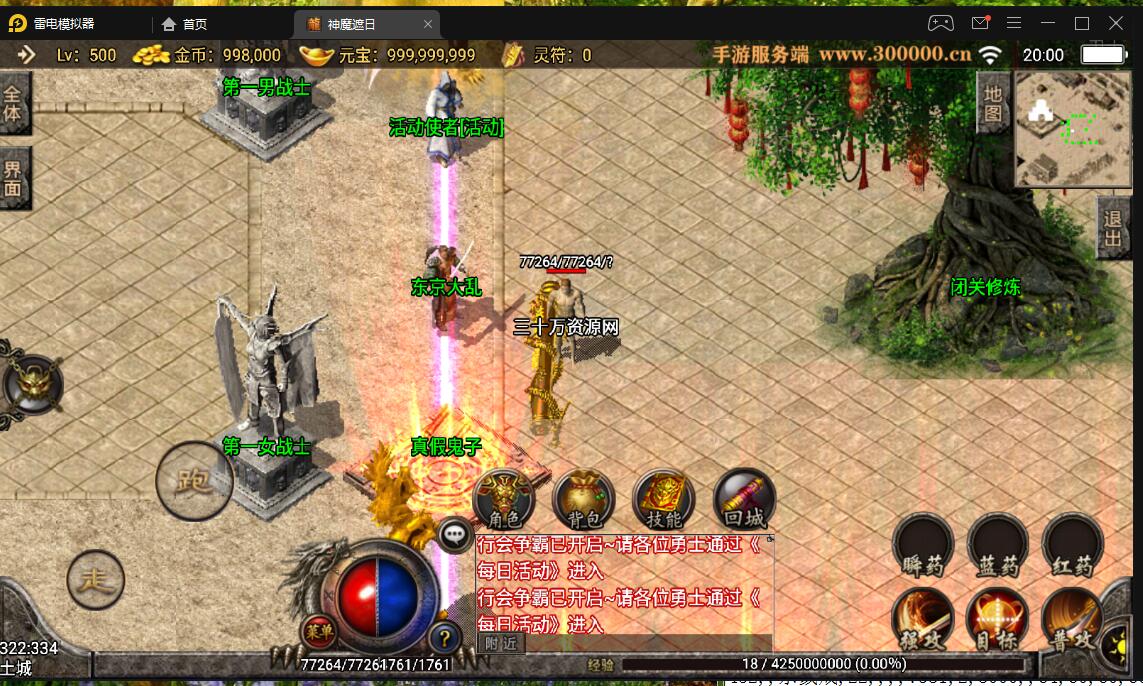Open the 角色 character panel
This screenshot has width=1143, height=686.
click(504, 500)
